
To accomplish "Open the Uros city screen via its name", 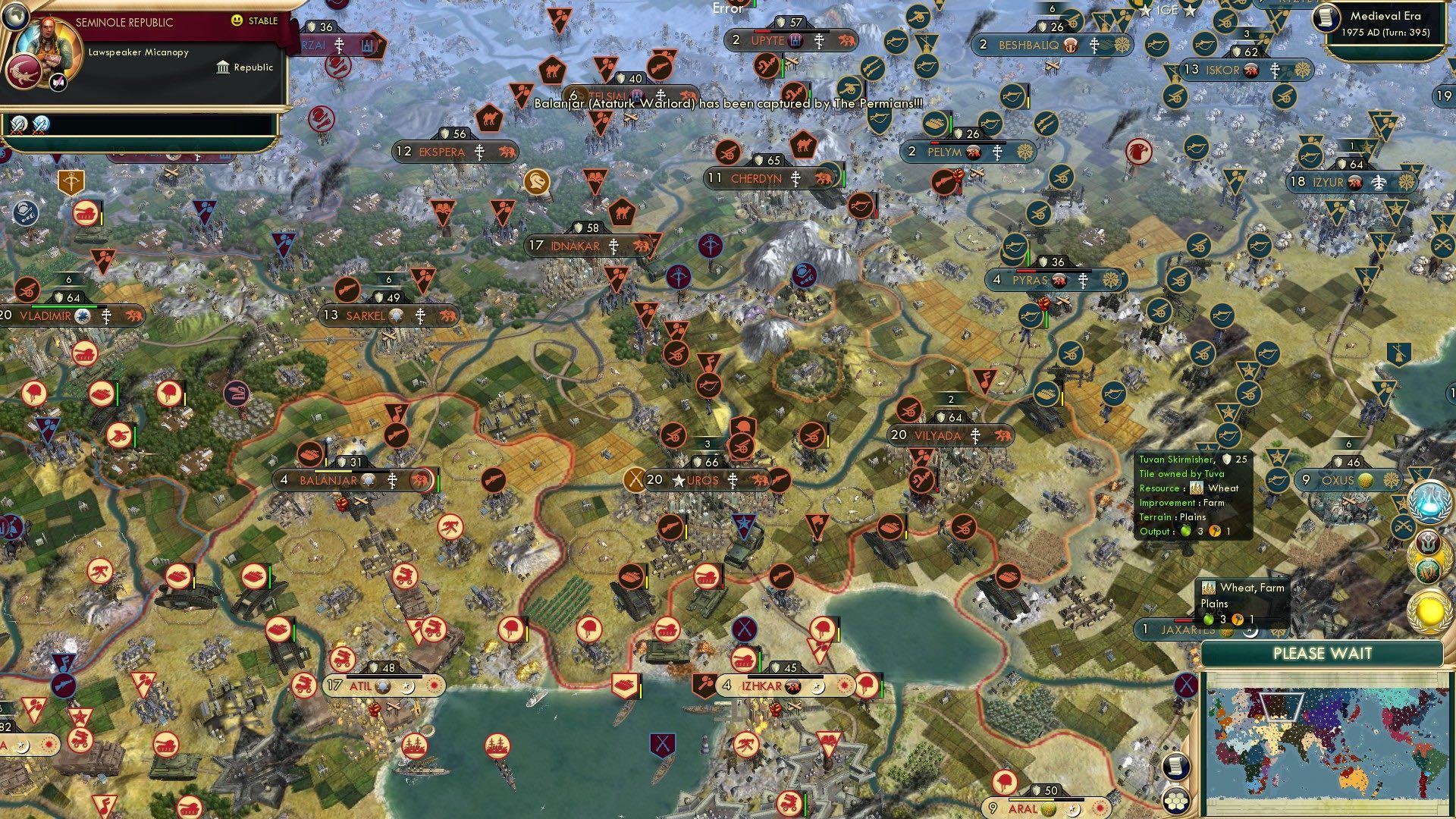I will (701, 480).
